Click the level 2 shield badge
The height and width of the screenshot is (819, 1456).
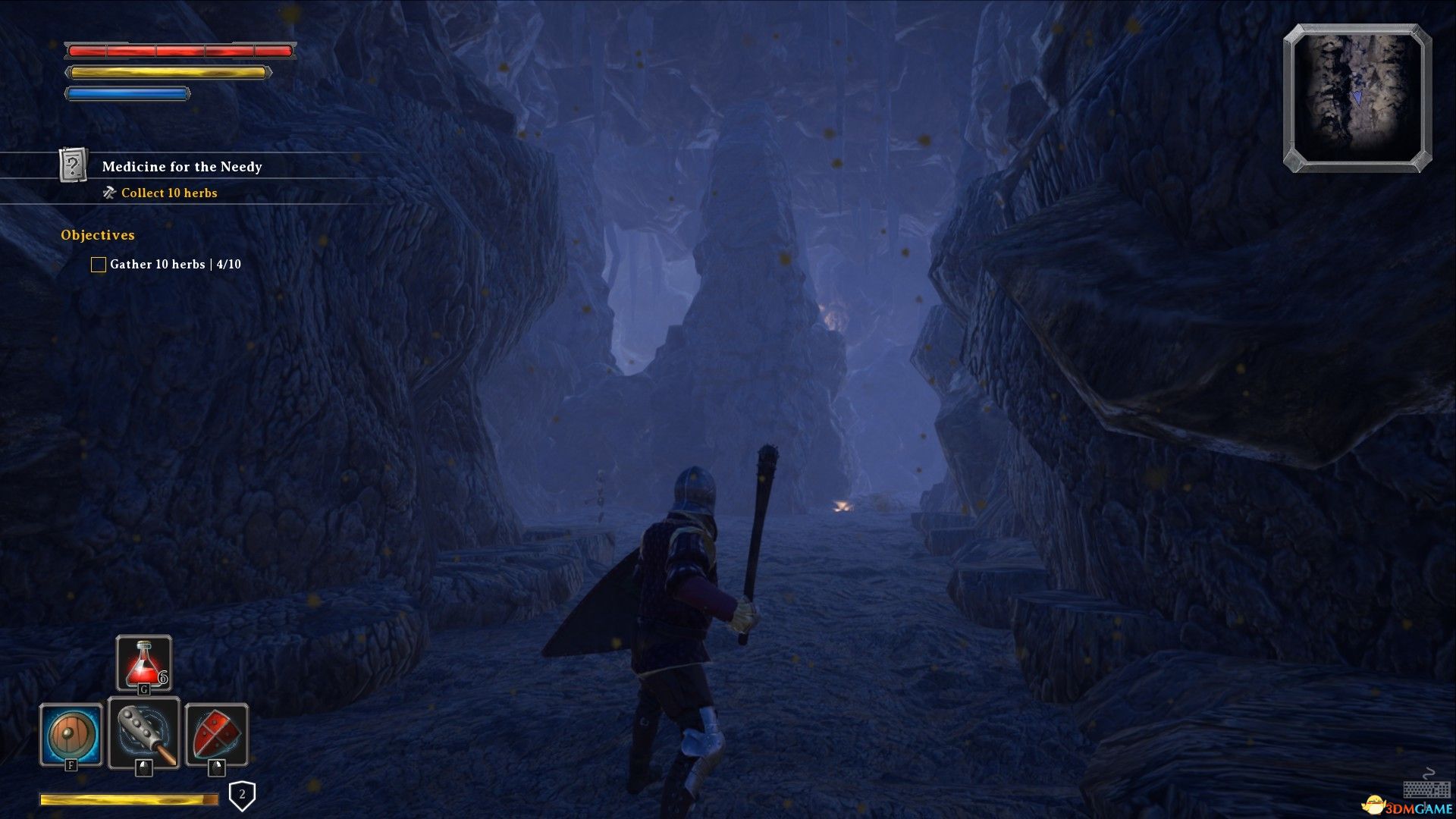point(242,795)
